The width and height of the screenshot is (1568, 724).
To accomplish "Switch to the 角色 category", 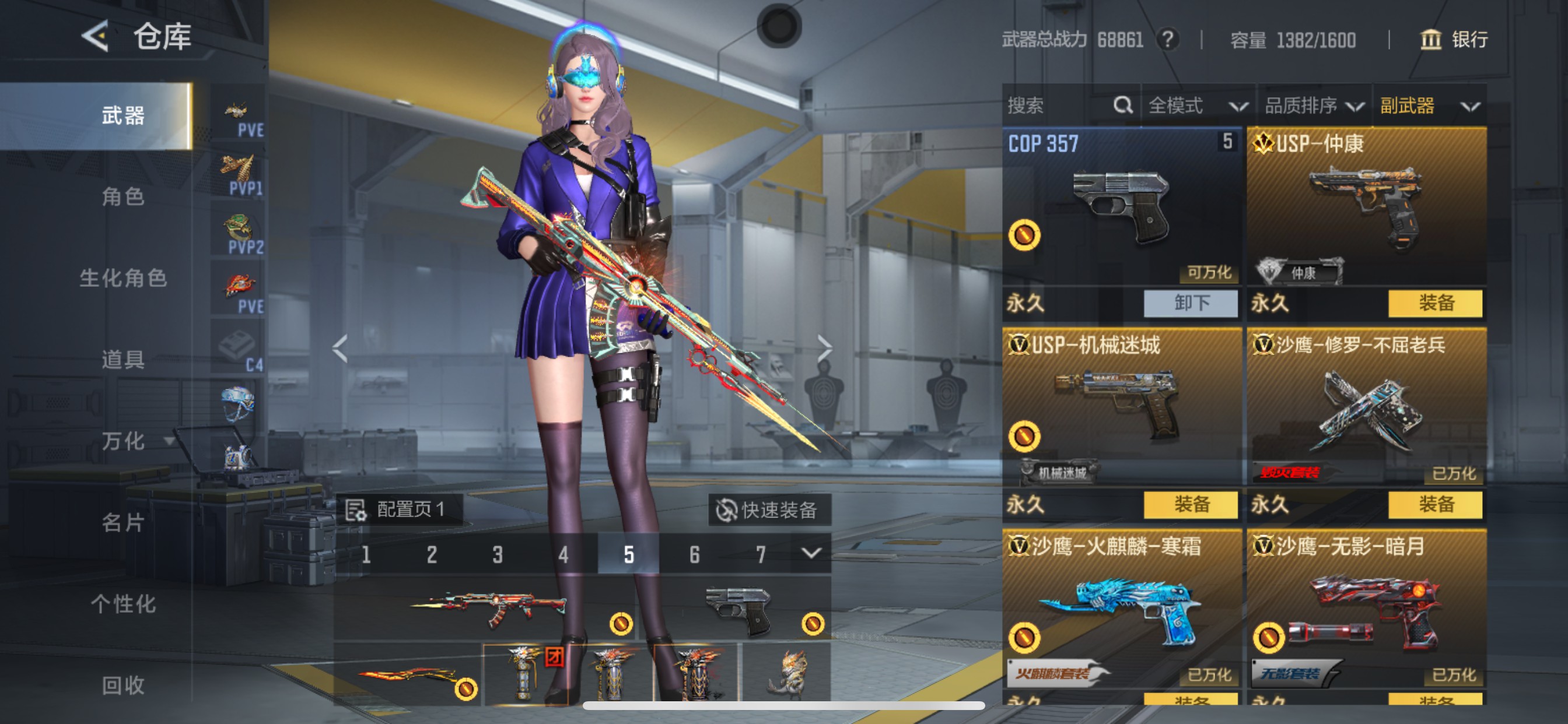I will click(123, 196).
